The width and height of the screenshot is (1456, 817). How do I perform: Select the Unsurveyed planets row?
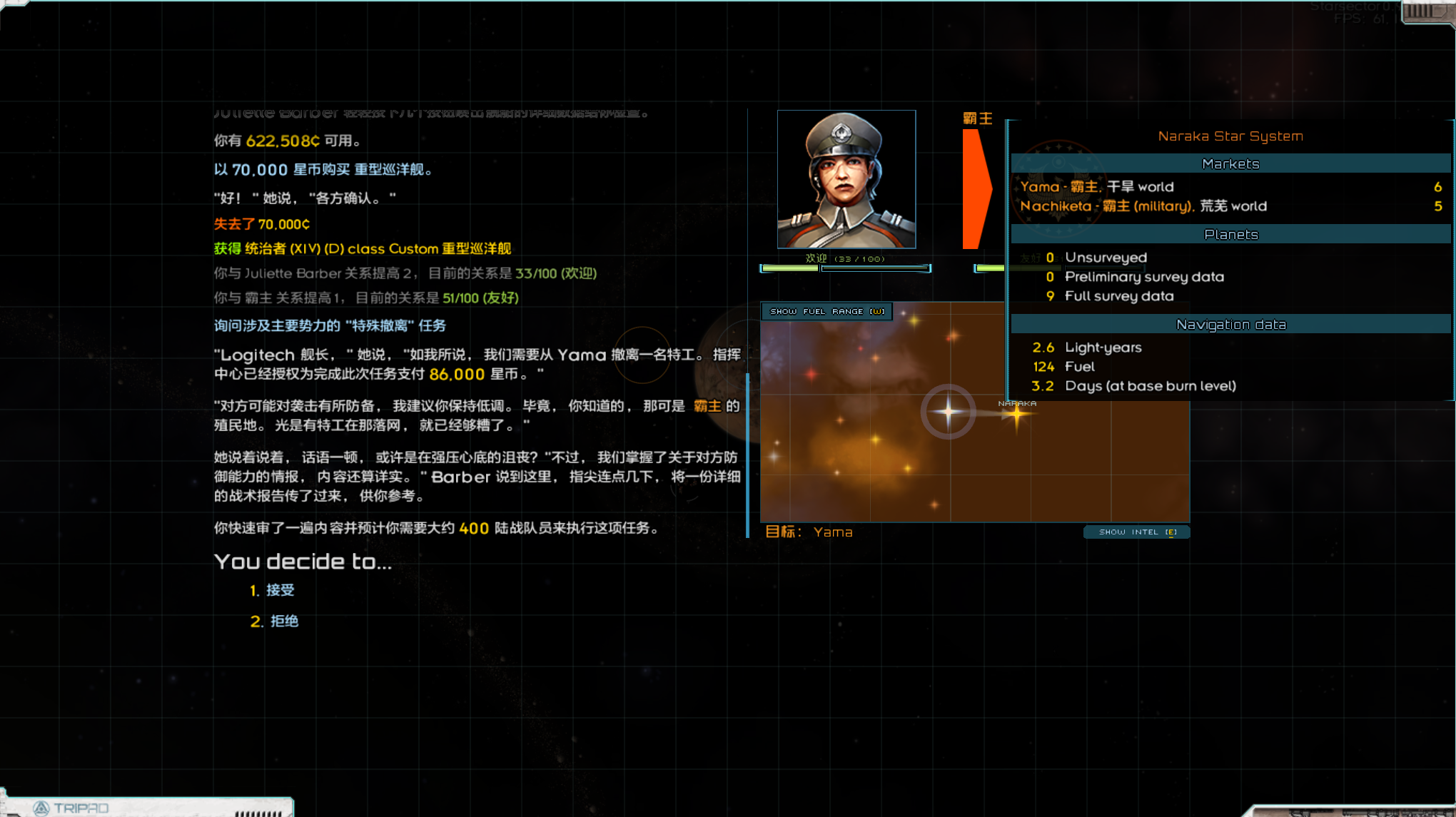[x=1106, y=257]
